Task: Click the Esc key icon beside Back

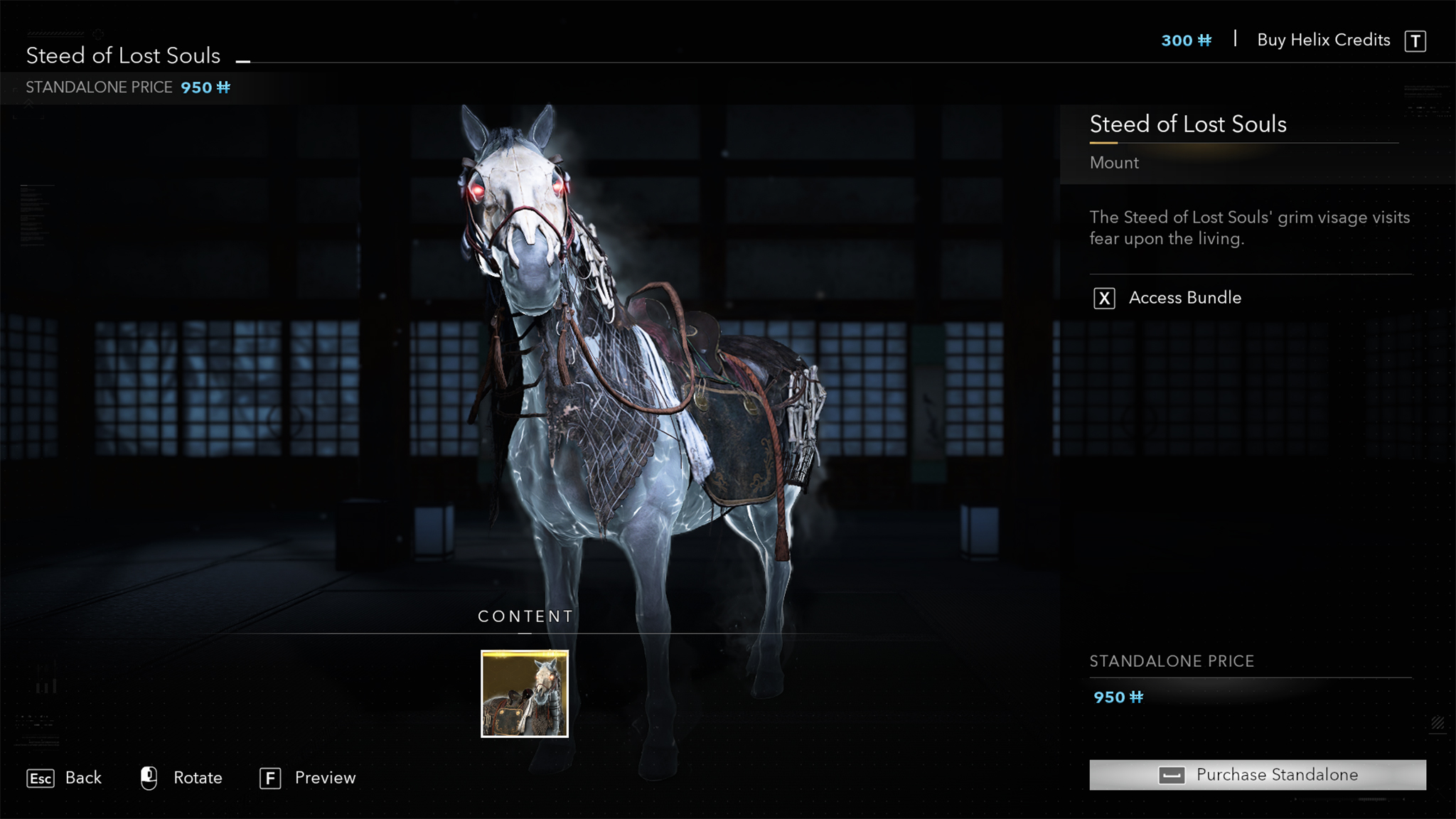Action: [x=41, y=778]
